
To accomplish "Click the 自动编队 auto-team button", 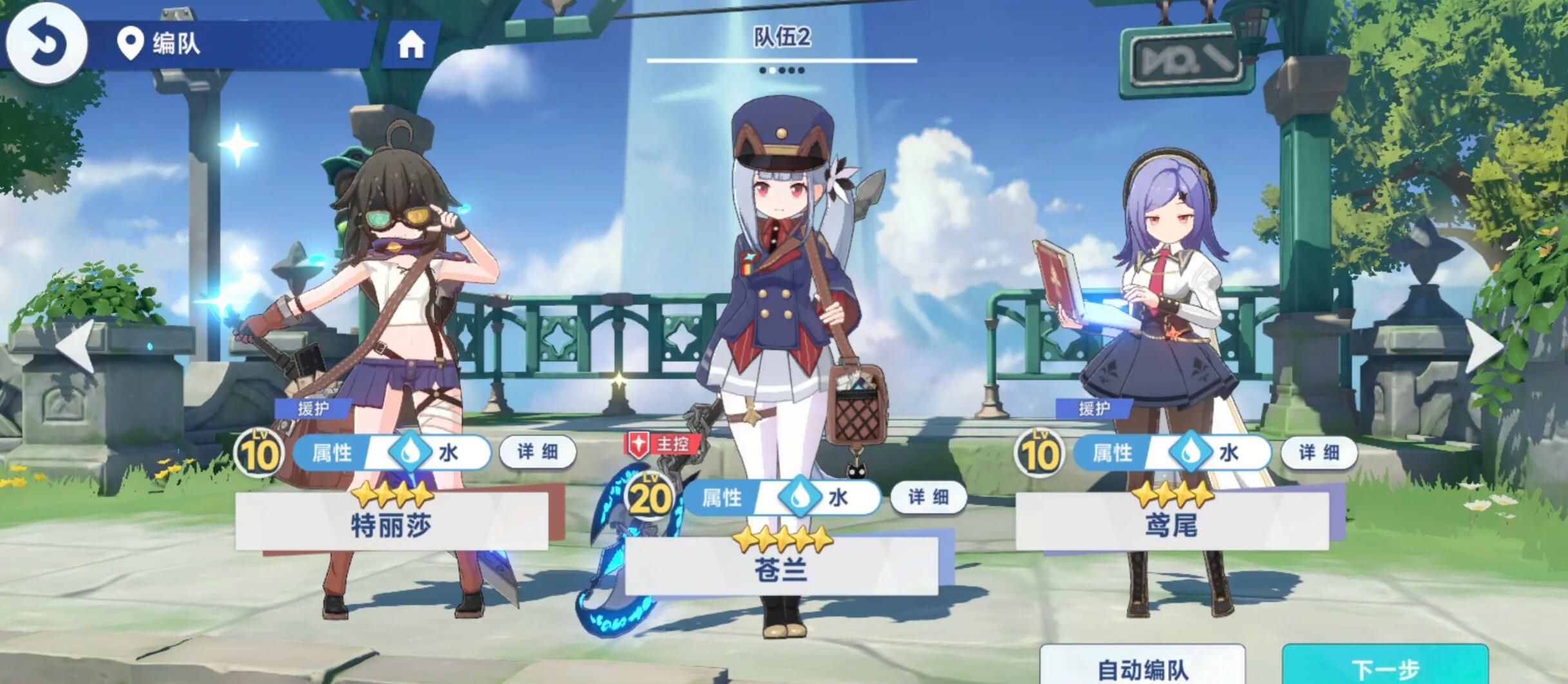I will pos(1142,667).
